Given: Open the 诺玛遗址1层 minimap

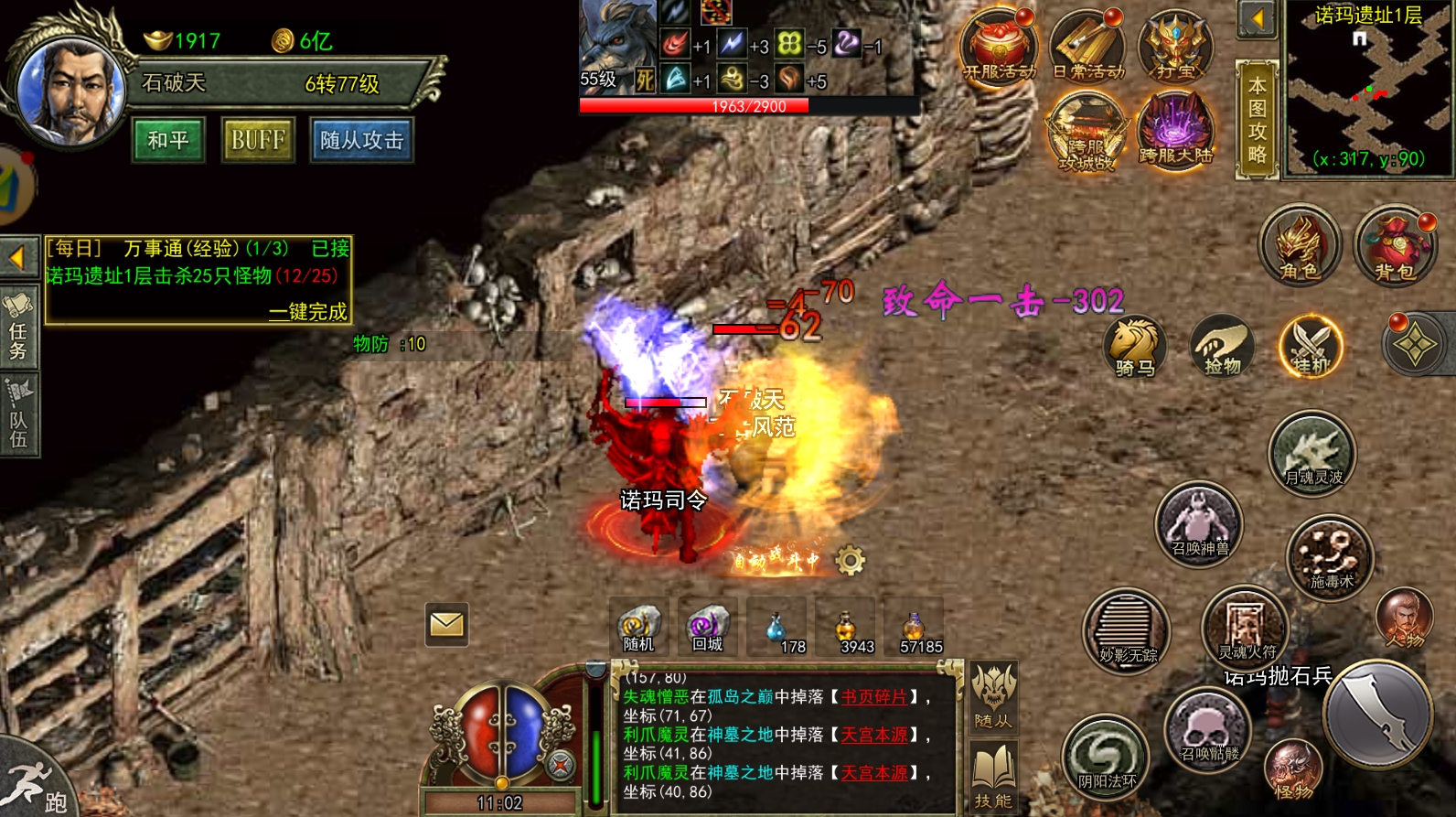Looking at the screenshot, I should [x=1368, y=90].
